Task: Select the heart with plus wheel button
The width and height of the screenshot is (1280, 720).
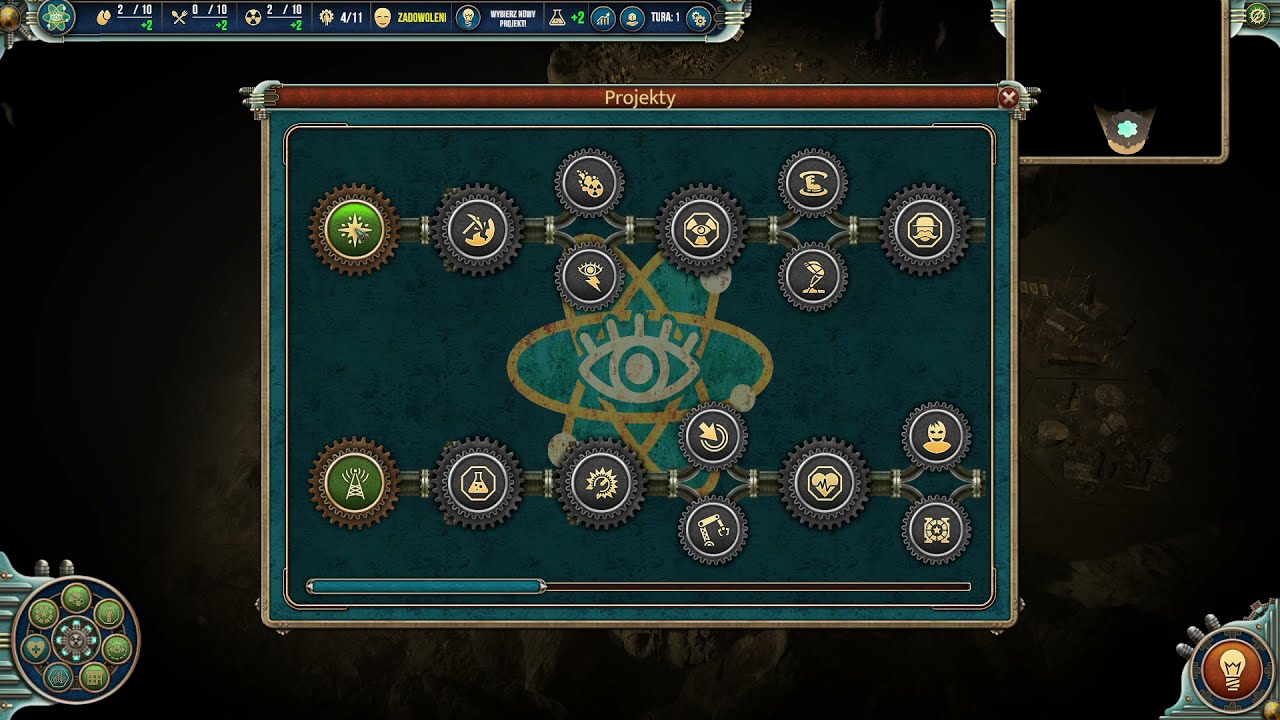Action: (x=36, y=648)
